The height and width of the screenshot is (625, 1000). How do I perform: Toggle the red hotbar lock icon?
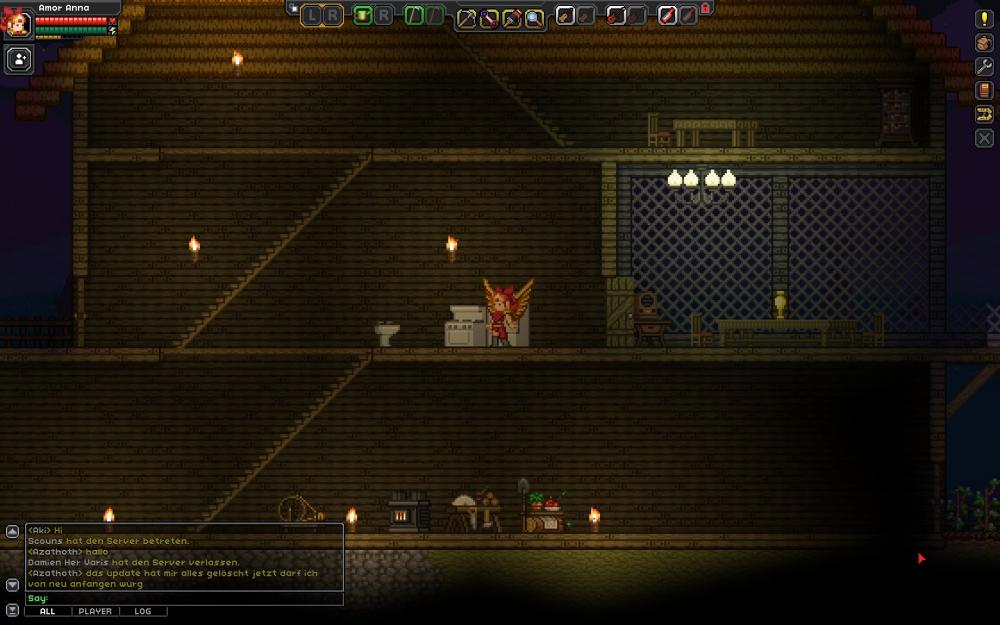(x=705, y=8)
